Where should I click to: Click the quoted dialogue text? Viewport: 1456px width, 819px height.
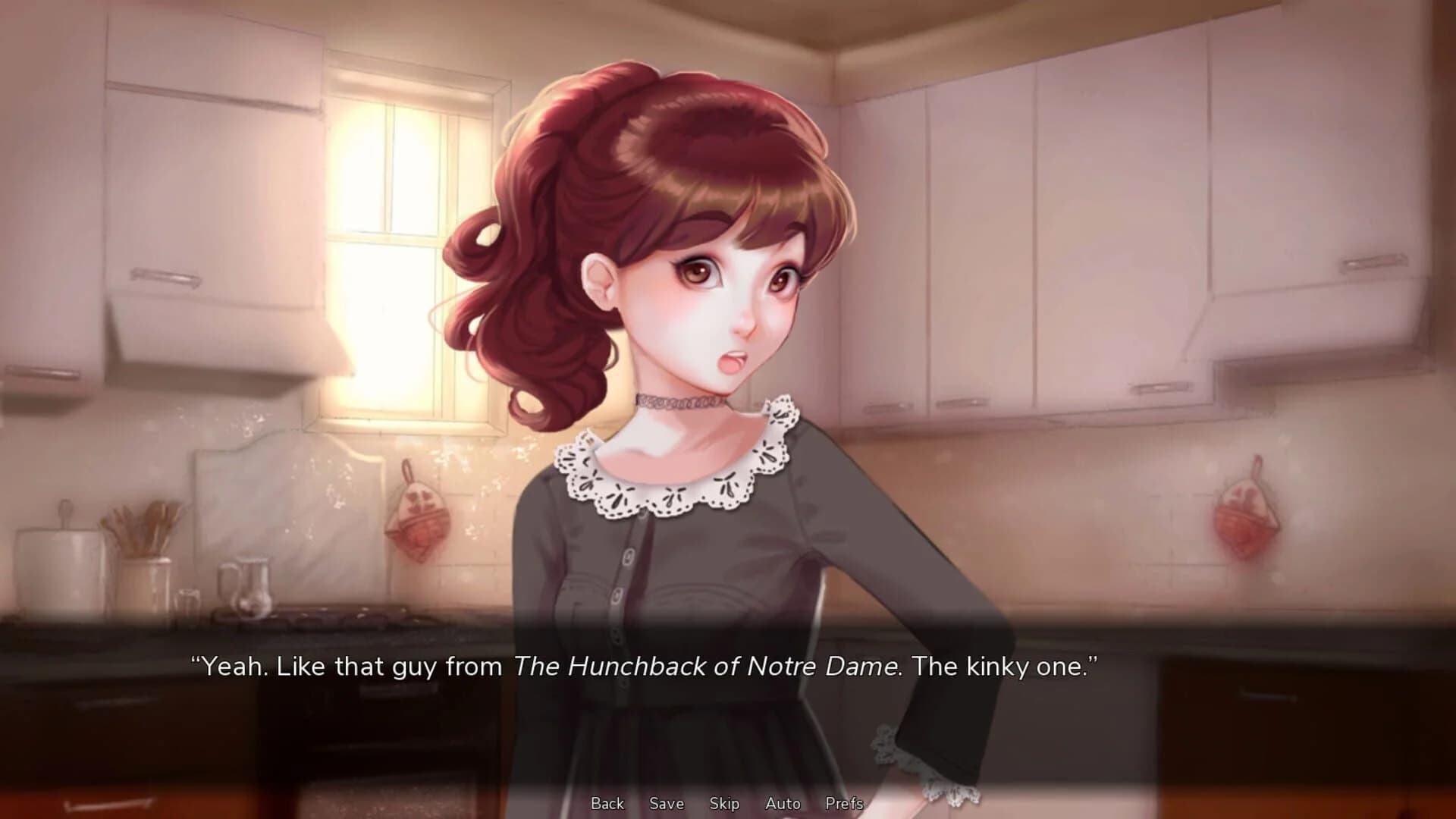tap(645, 667)
